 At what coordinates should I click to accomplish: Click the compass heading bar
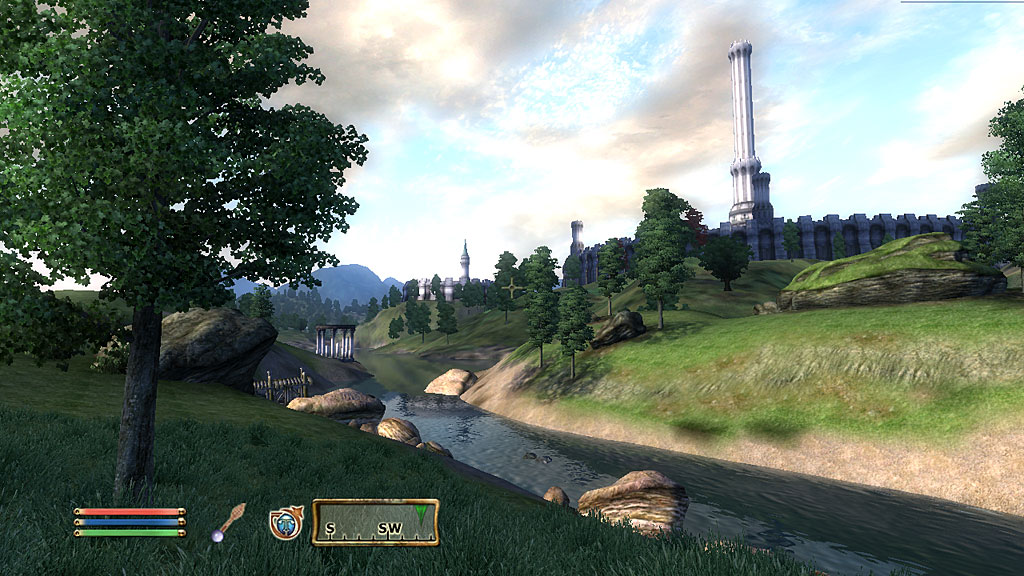click(375, 522)
